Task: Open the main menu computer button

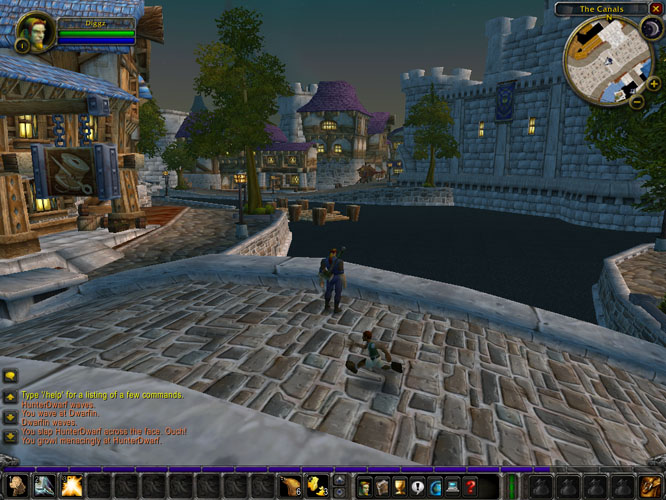Action: coord(453,486)
